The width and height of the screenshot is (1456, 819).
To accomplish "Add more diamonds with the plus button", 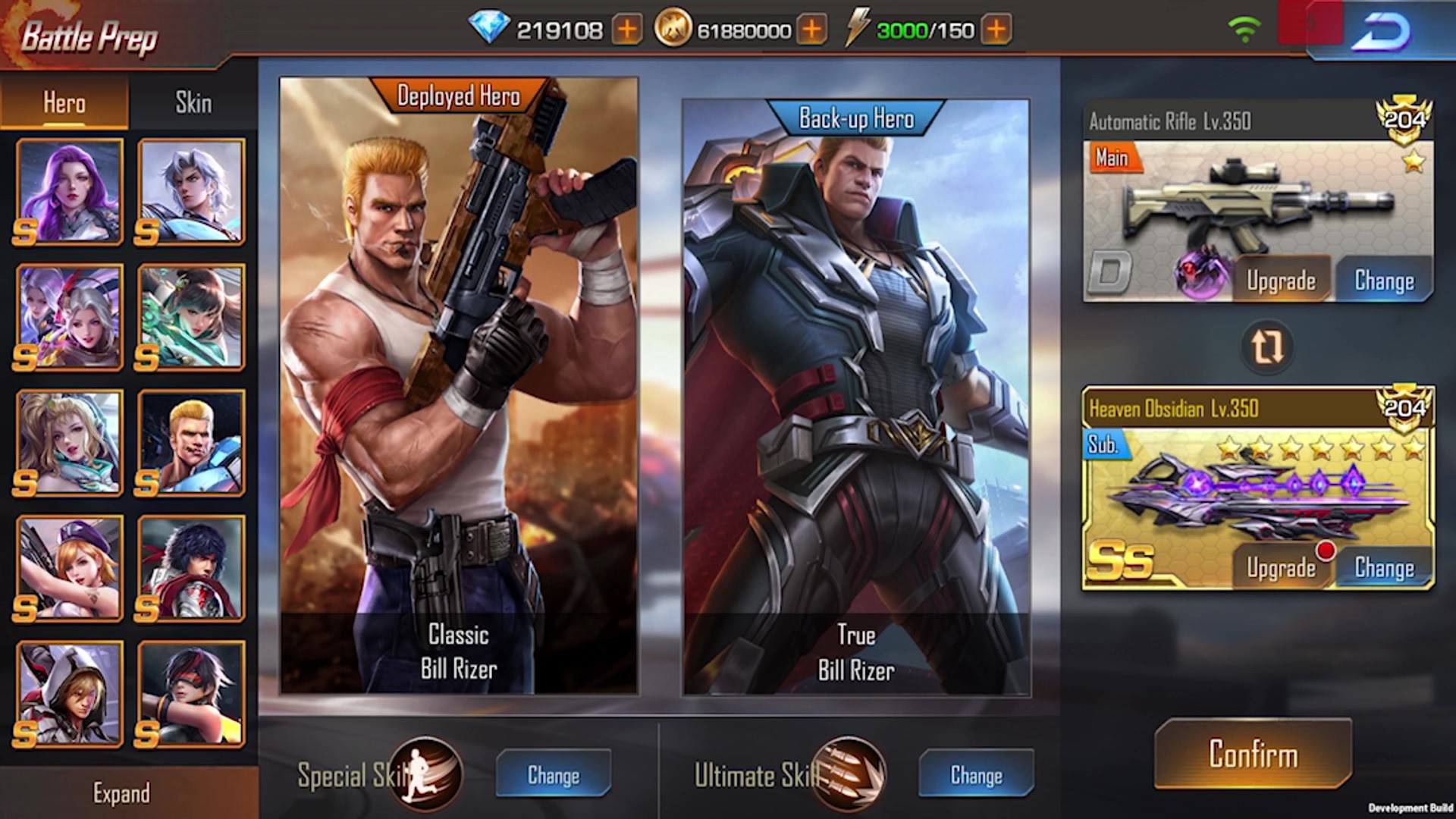I will point(627,30).
